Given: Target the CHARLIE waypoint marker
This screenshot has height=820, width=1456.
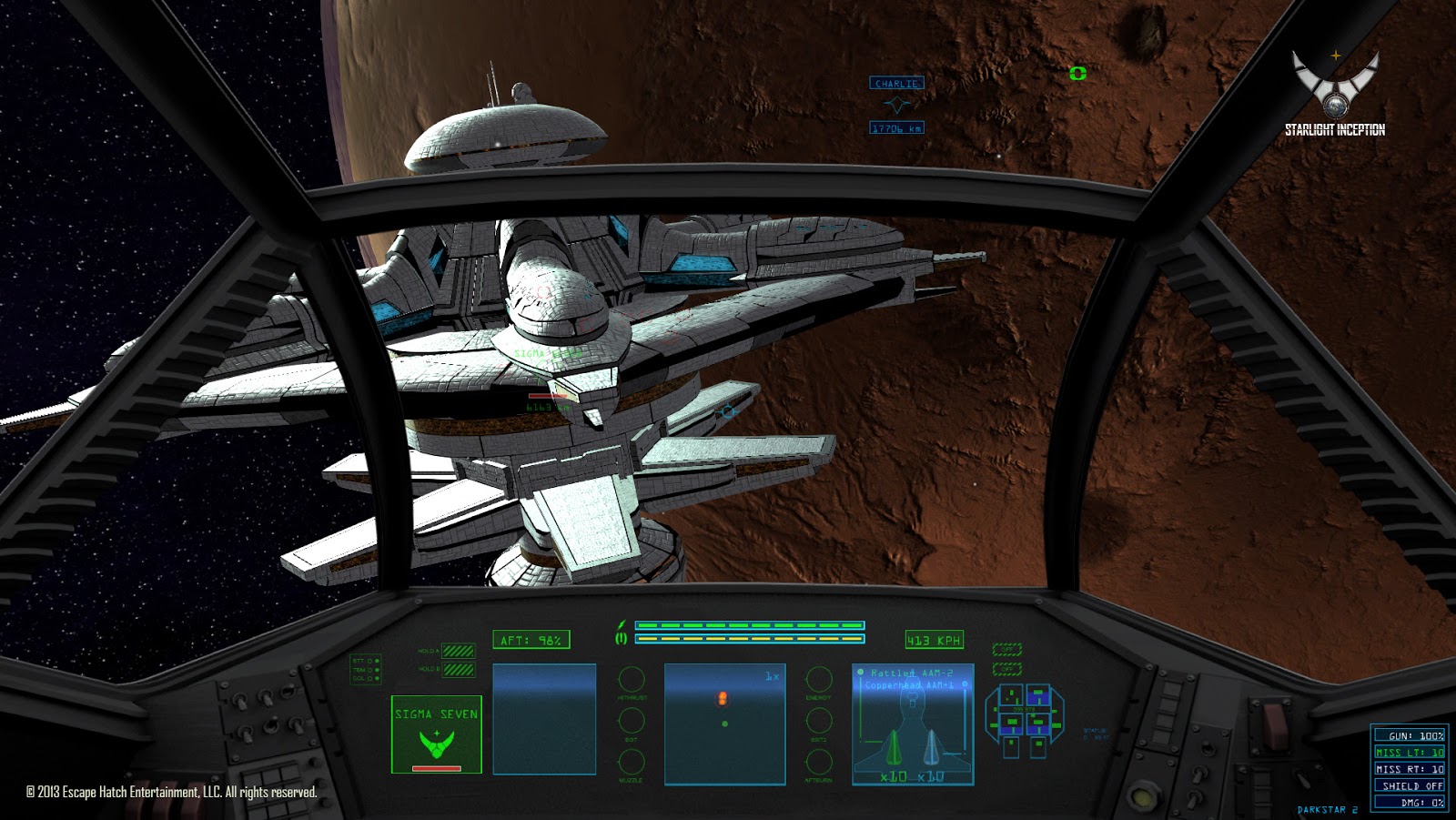Looking at the screenshot, I should [896, 84].
